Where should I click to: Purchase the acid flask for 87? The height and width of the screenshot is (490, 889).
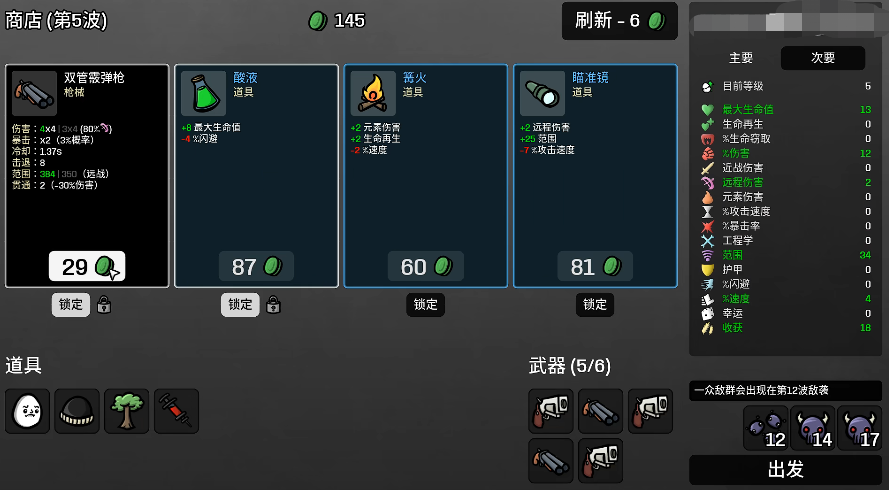click(256, 266)
